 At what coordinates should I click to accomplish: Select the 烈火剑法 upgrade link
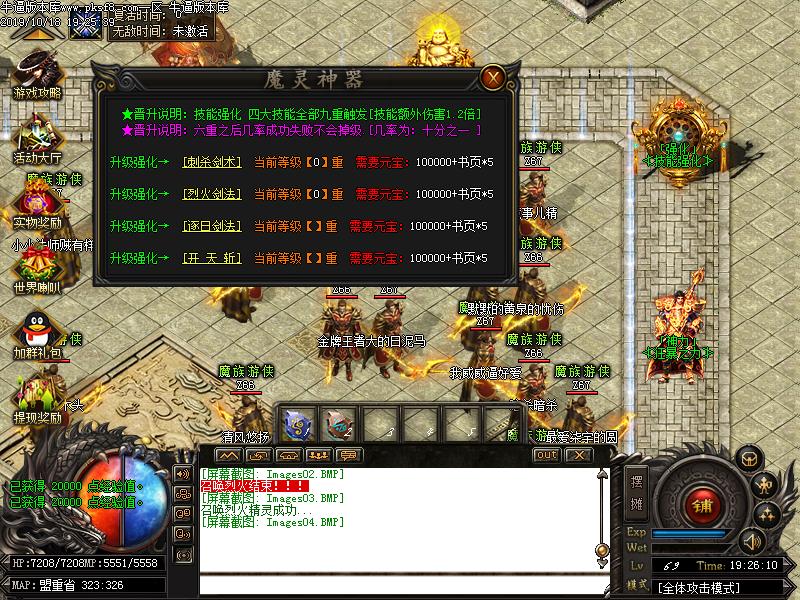click(x=212, y=194)
